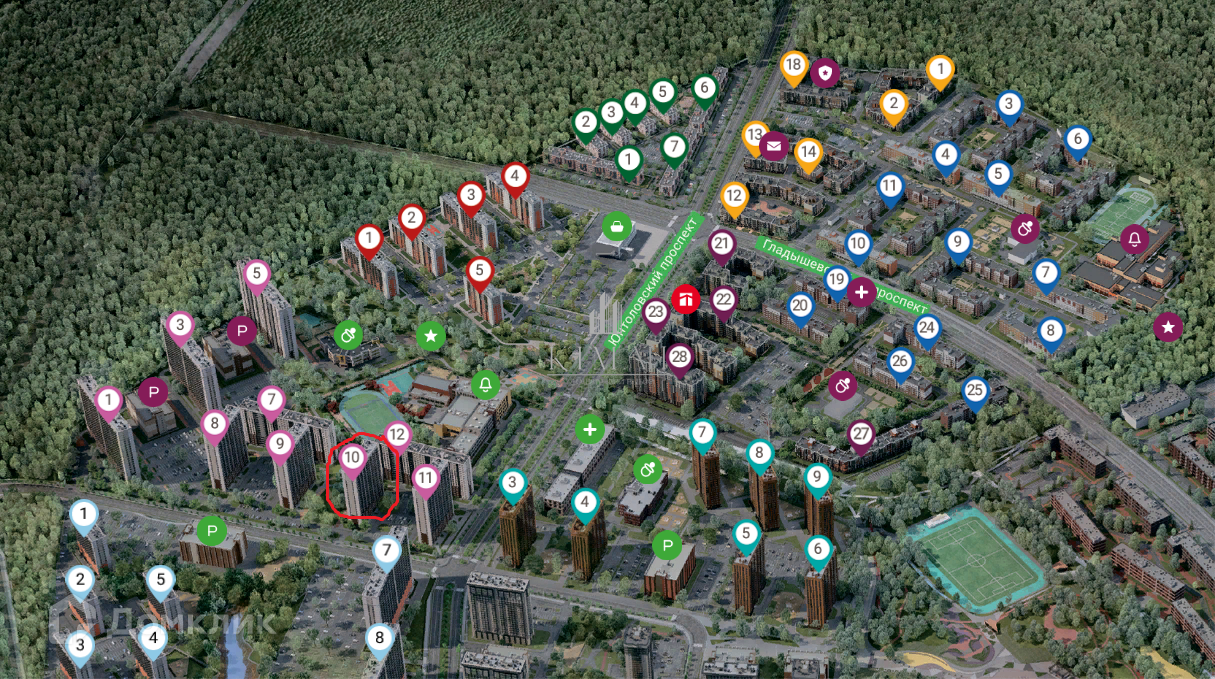
Task: Choose the dark green marker number 6
Action: click(x=704, y=88)
